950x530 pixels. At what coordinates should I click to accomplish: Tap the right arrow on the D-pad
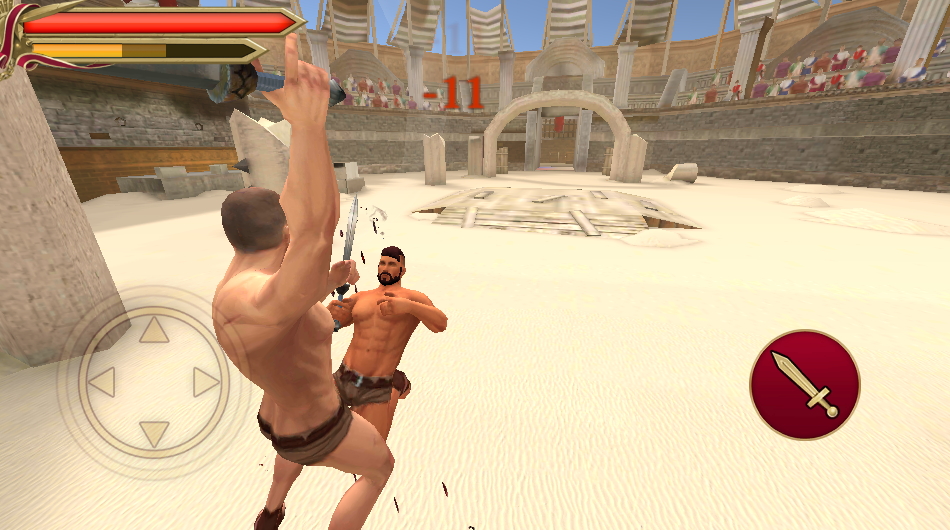tap(206, 382)
